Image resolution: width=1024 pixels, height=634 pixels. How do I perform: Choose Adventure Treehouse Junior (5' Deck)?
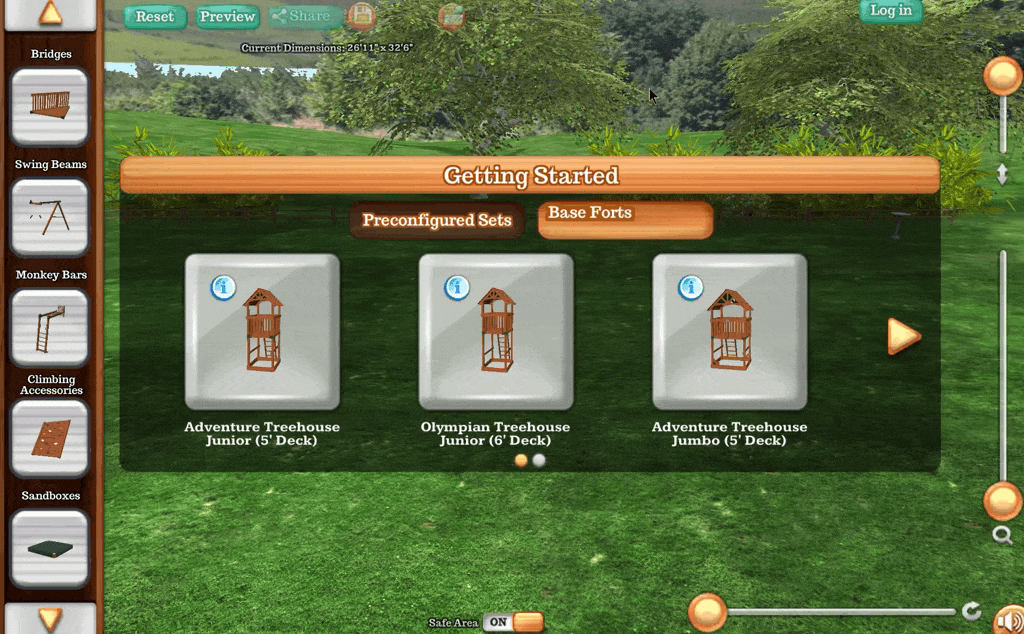pyautogui.click(x=262, y=331)
